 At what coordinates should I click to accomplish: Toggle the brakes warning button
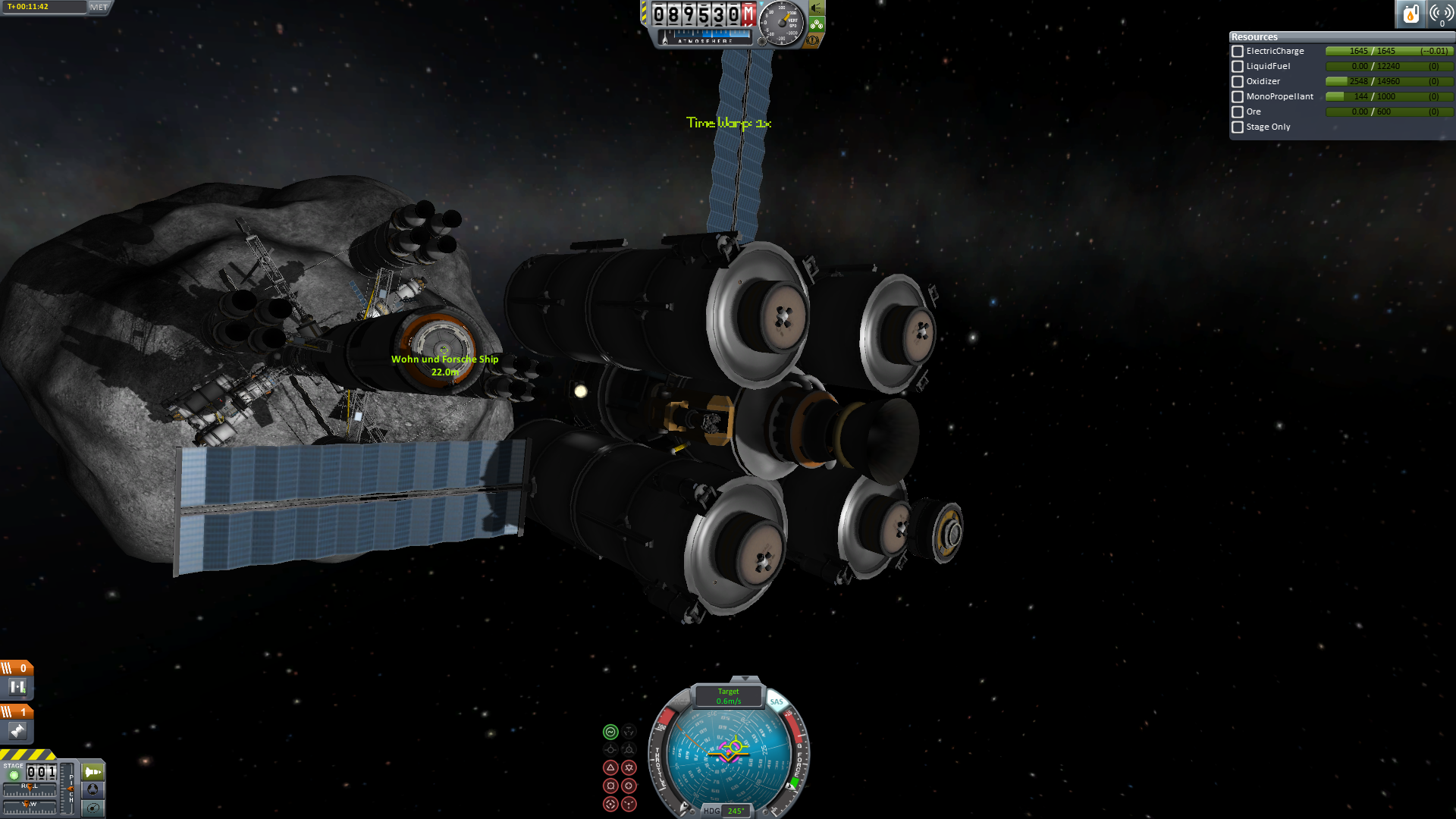813,40
